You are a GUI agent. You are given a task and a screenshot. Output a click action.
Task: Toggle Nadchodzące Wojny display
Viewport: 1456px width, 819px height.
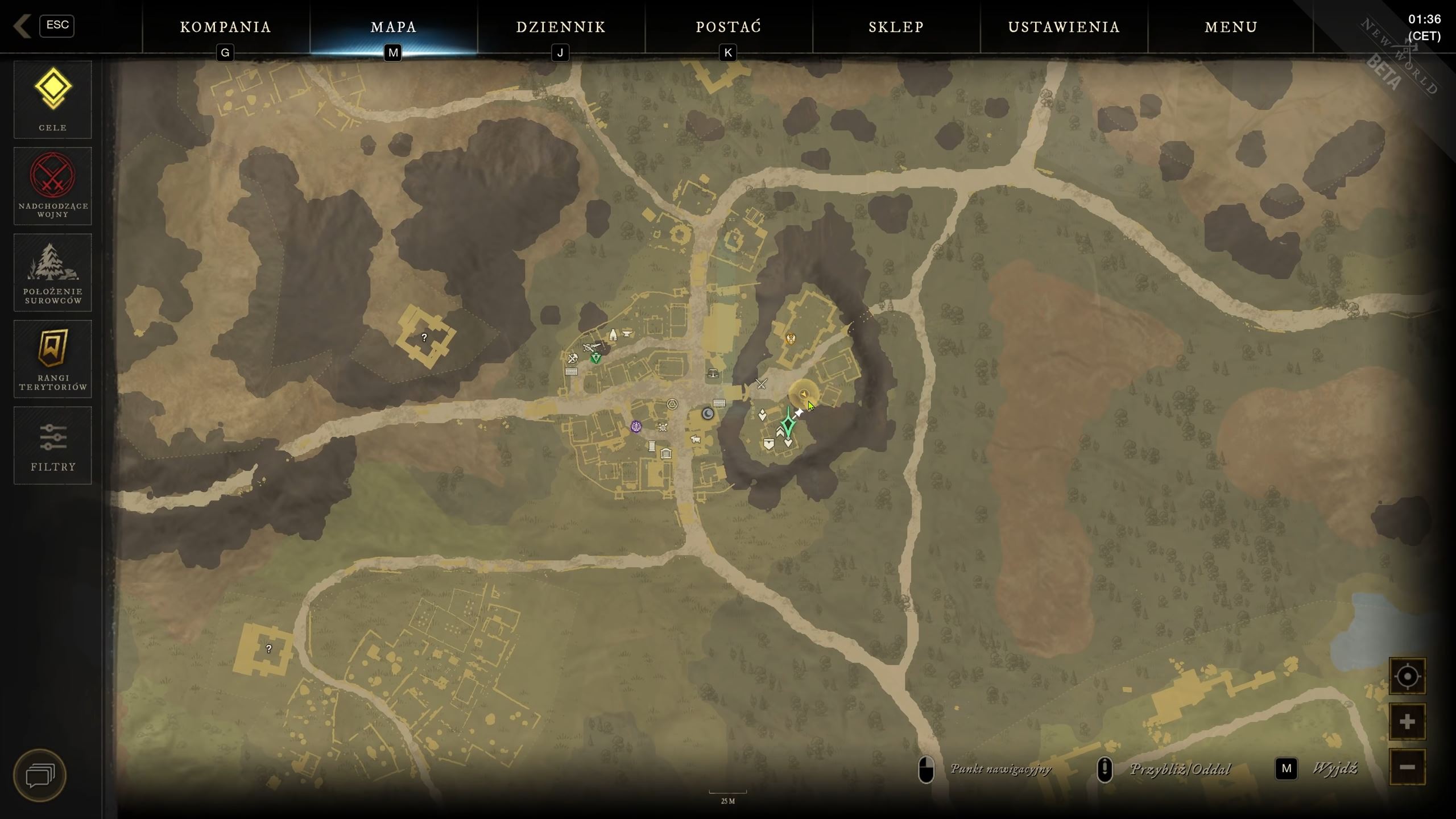coord(52,185)
